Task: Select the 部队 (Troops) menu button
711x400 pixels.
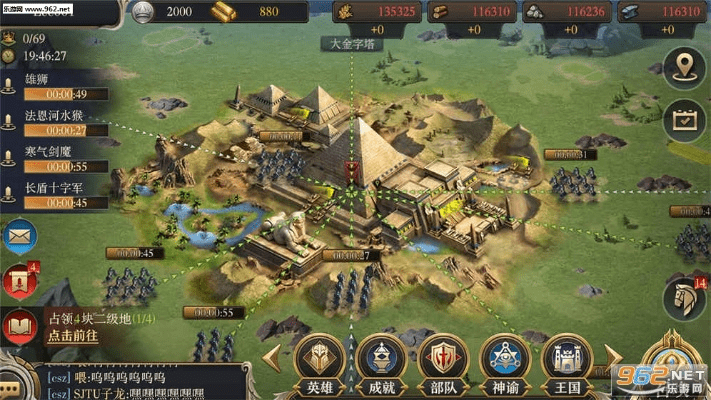Action: (x=441, y=358)
